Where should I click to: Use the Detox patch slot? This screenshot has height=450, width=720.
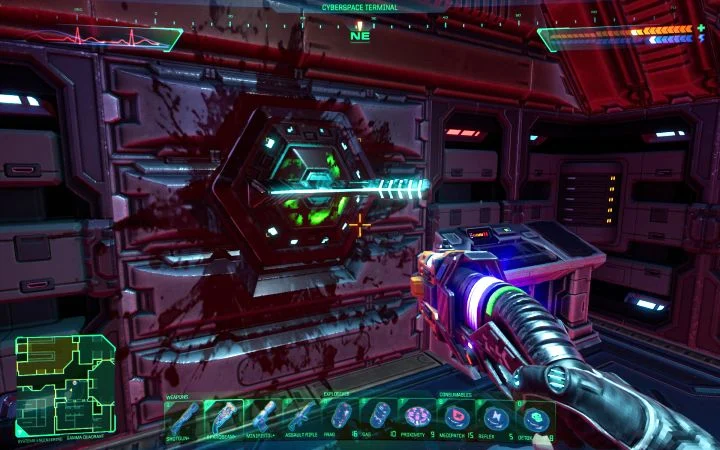pyautogui.click(x=537, y=417)
